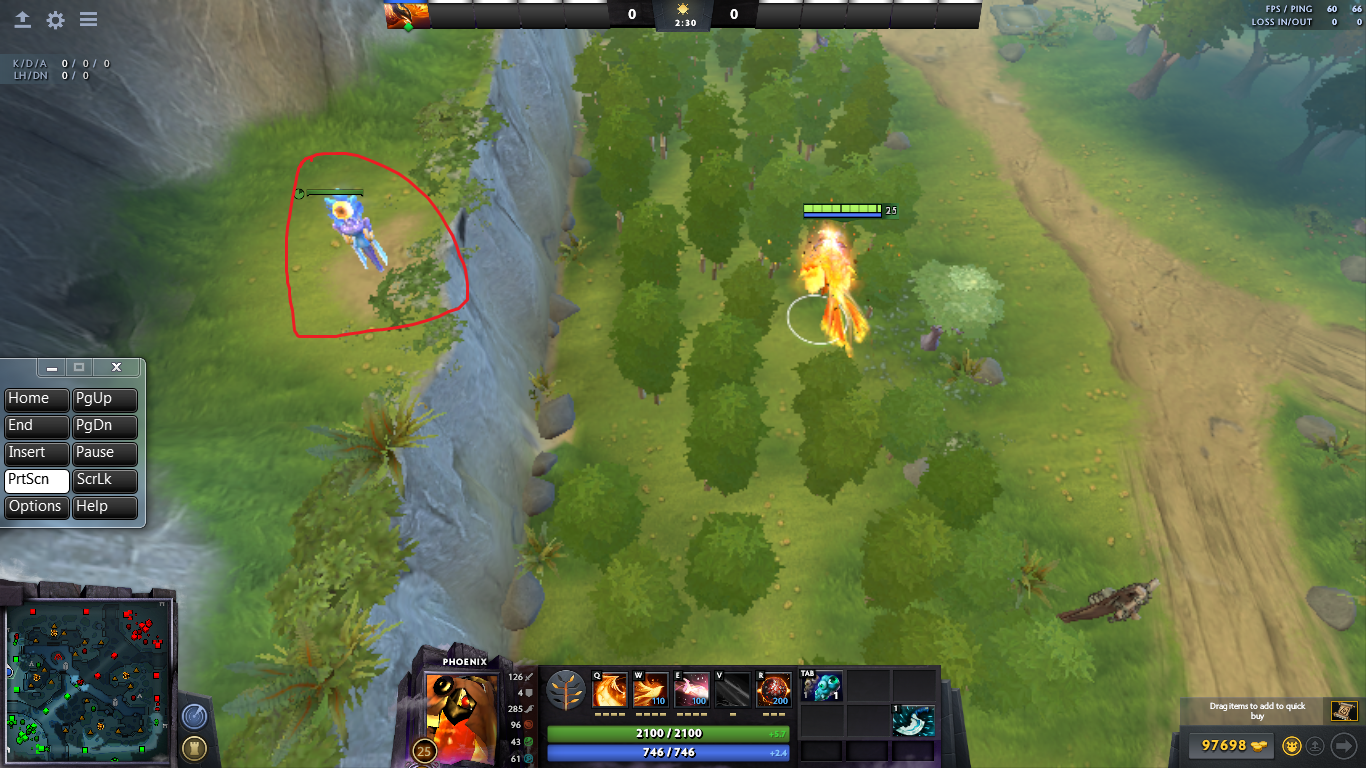The height and width of the screenshot is (768, 1366).
Task: Select the courier button
Action: point(1291,745)
